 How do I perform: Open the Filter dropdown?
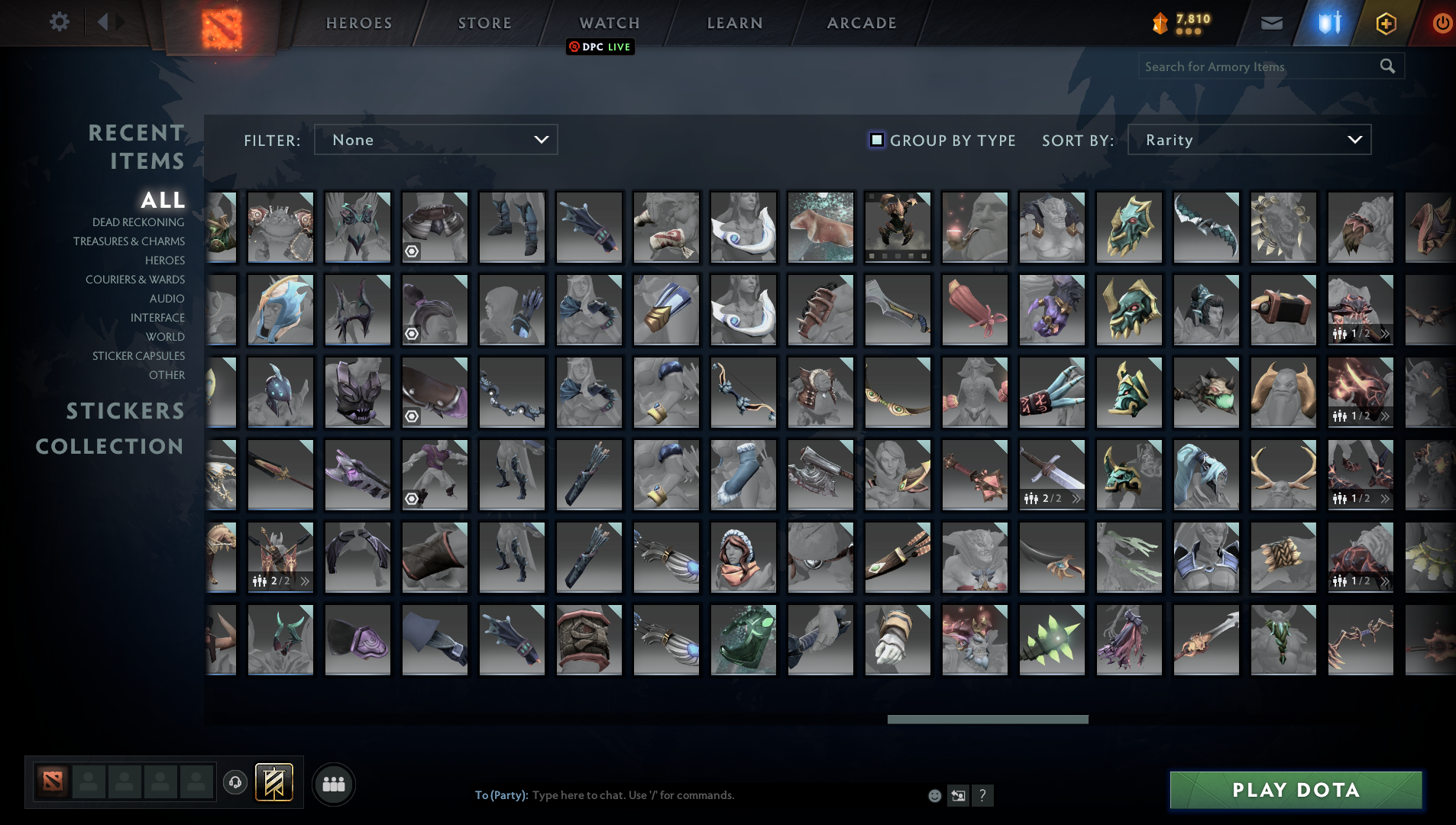(x=435, y=140)
